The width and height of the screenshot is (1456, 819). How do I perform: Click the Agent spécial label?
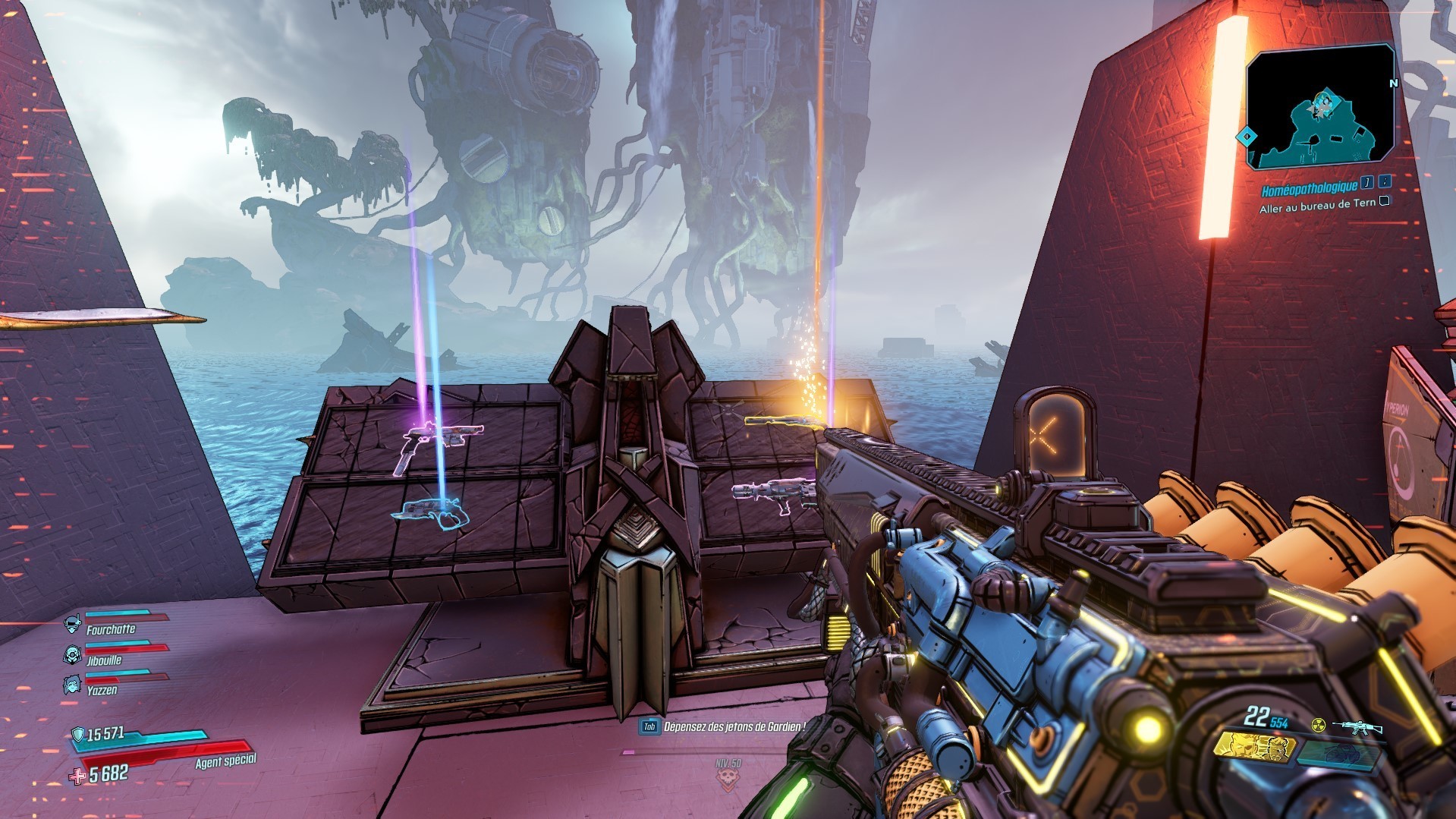[x=225, y=761]
